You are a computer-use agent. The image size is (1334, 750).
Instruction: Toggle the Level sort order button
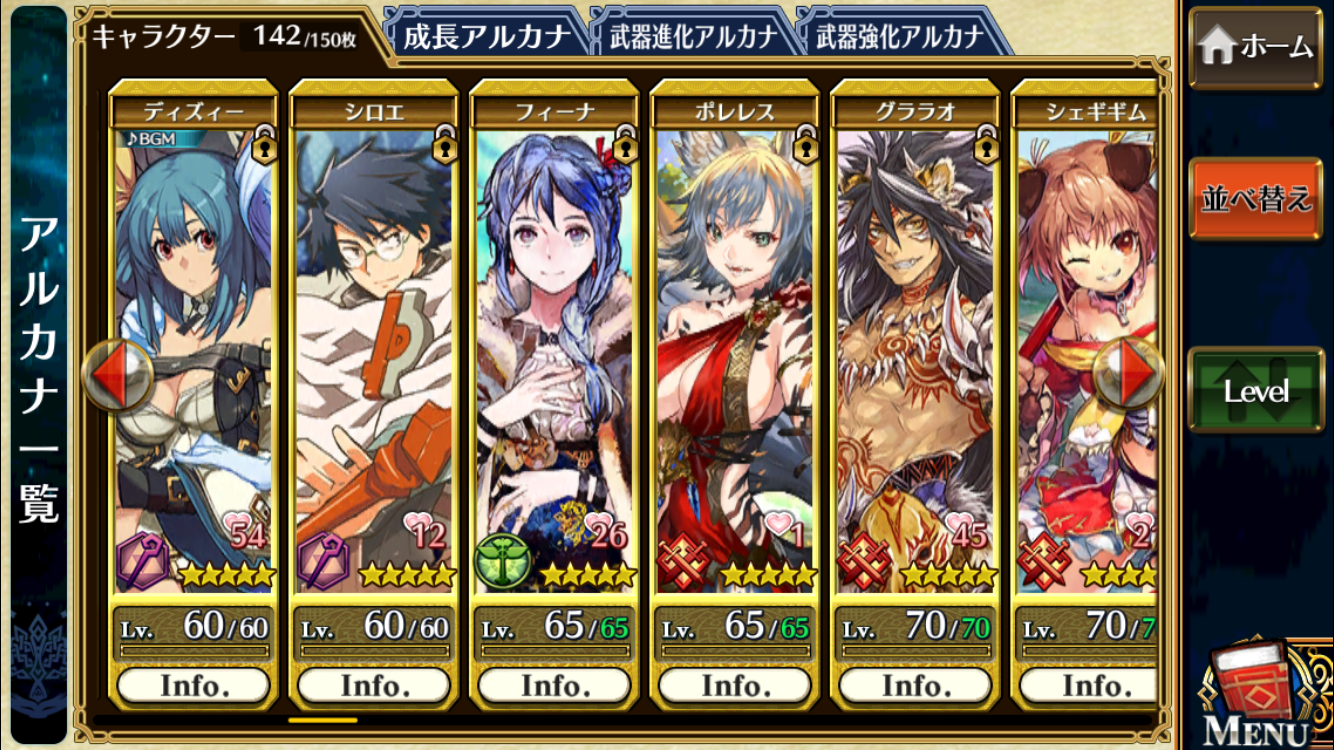1255,390
